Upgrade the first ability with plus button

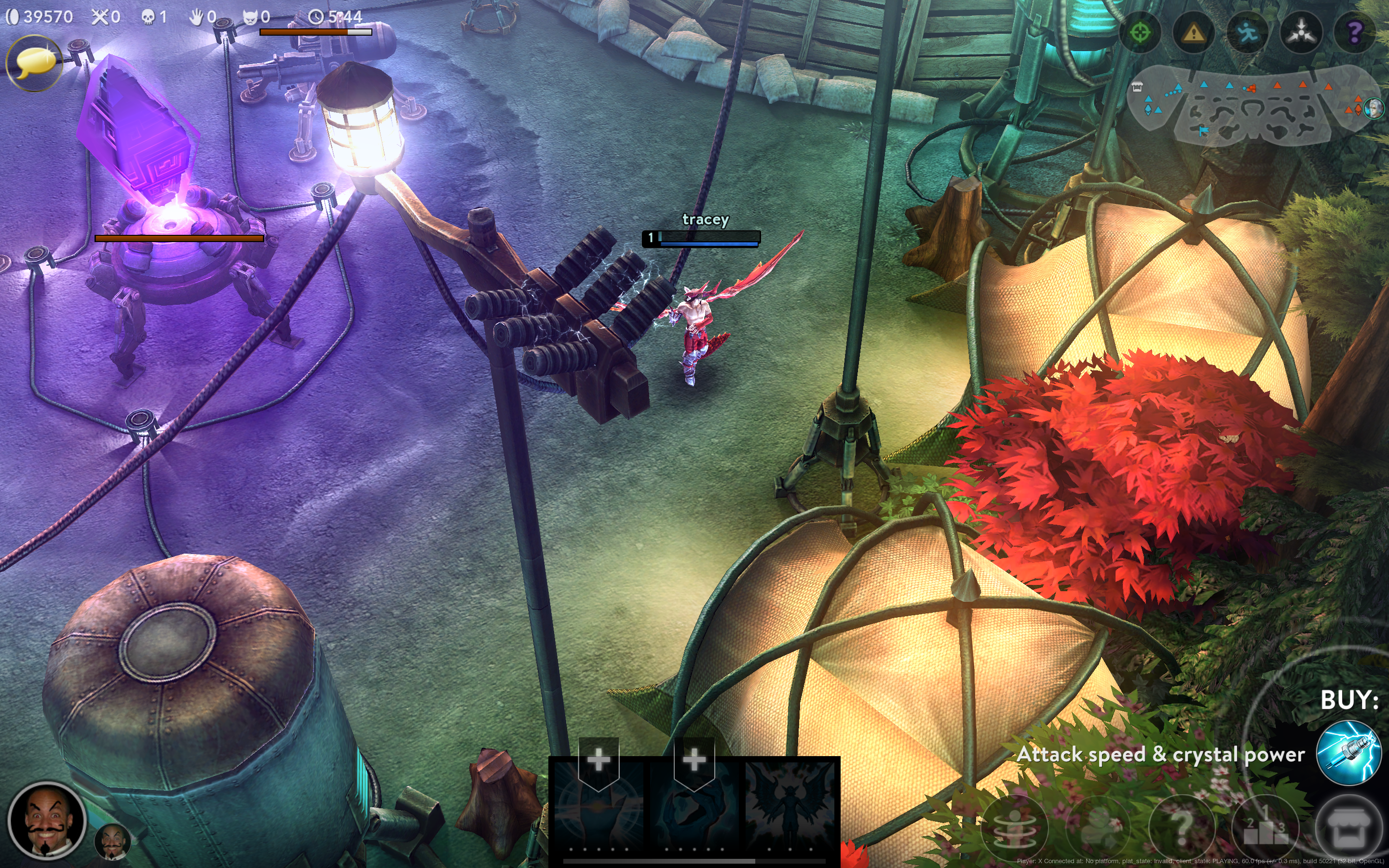tap(599, 759)
